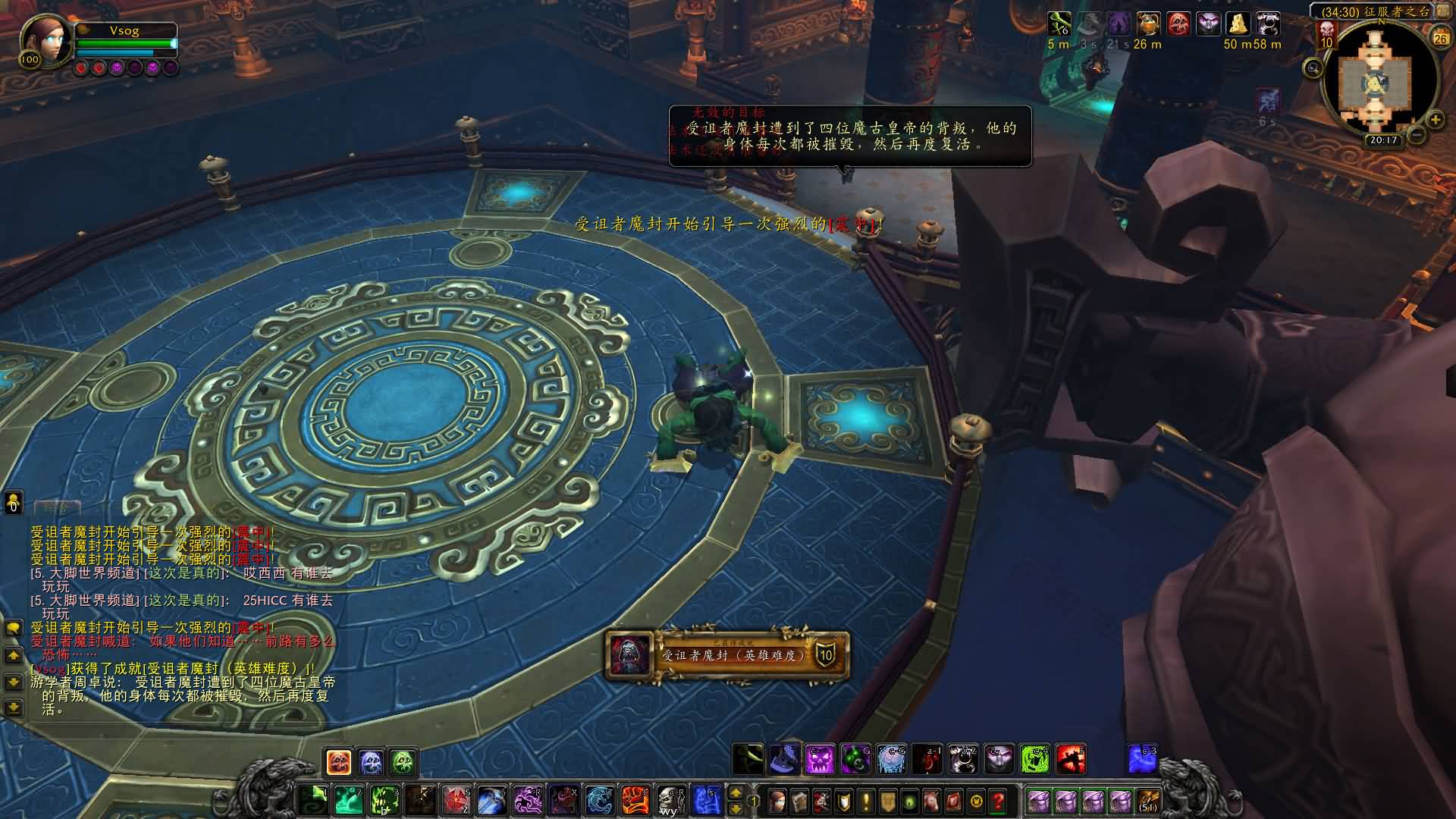Open the calendar showing day 26
The height and width of the screenshot is (819, 1456).
click(1440, 35)
